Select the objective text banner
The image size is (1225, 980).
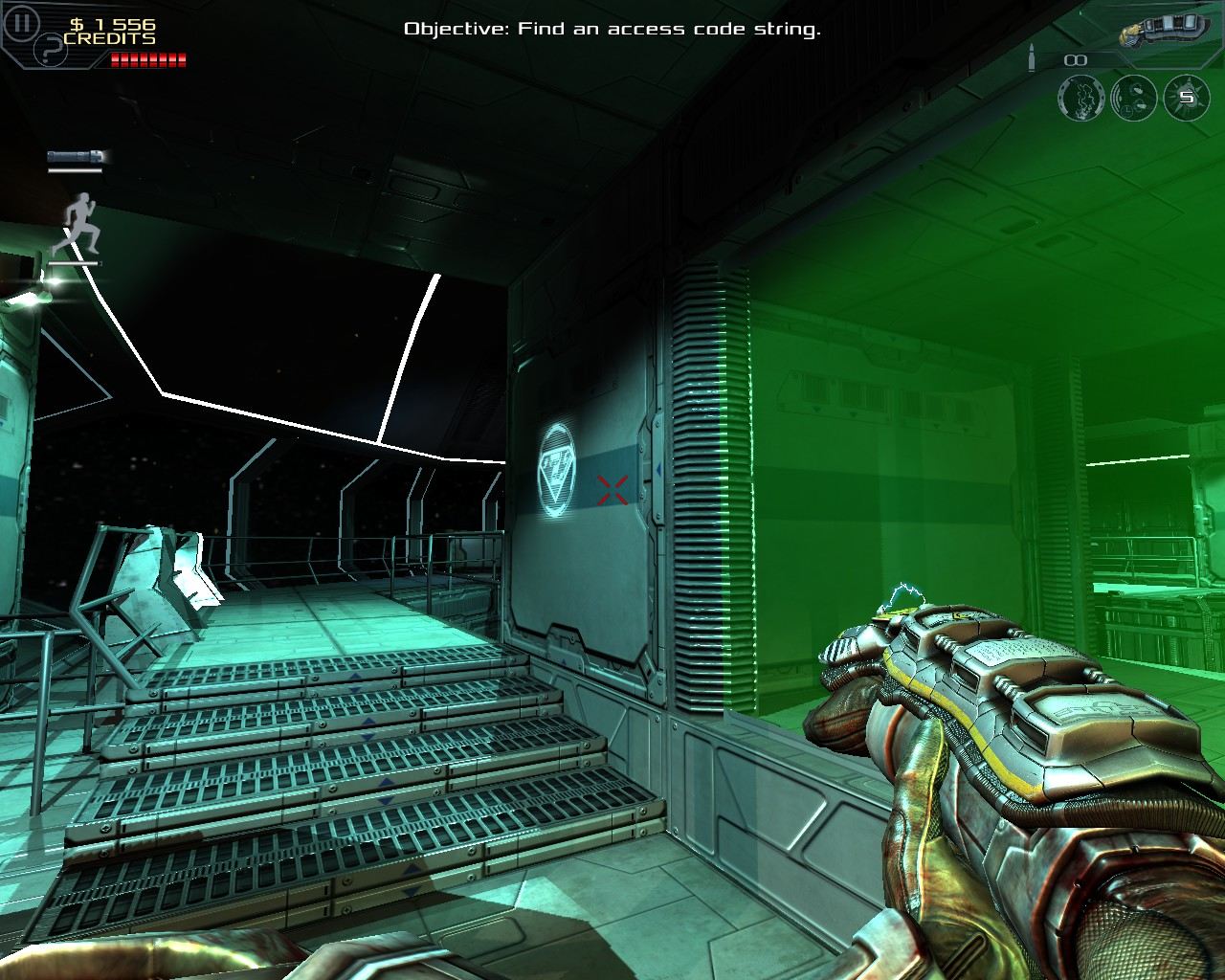(612, 29)
